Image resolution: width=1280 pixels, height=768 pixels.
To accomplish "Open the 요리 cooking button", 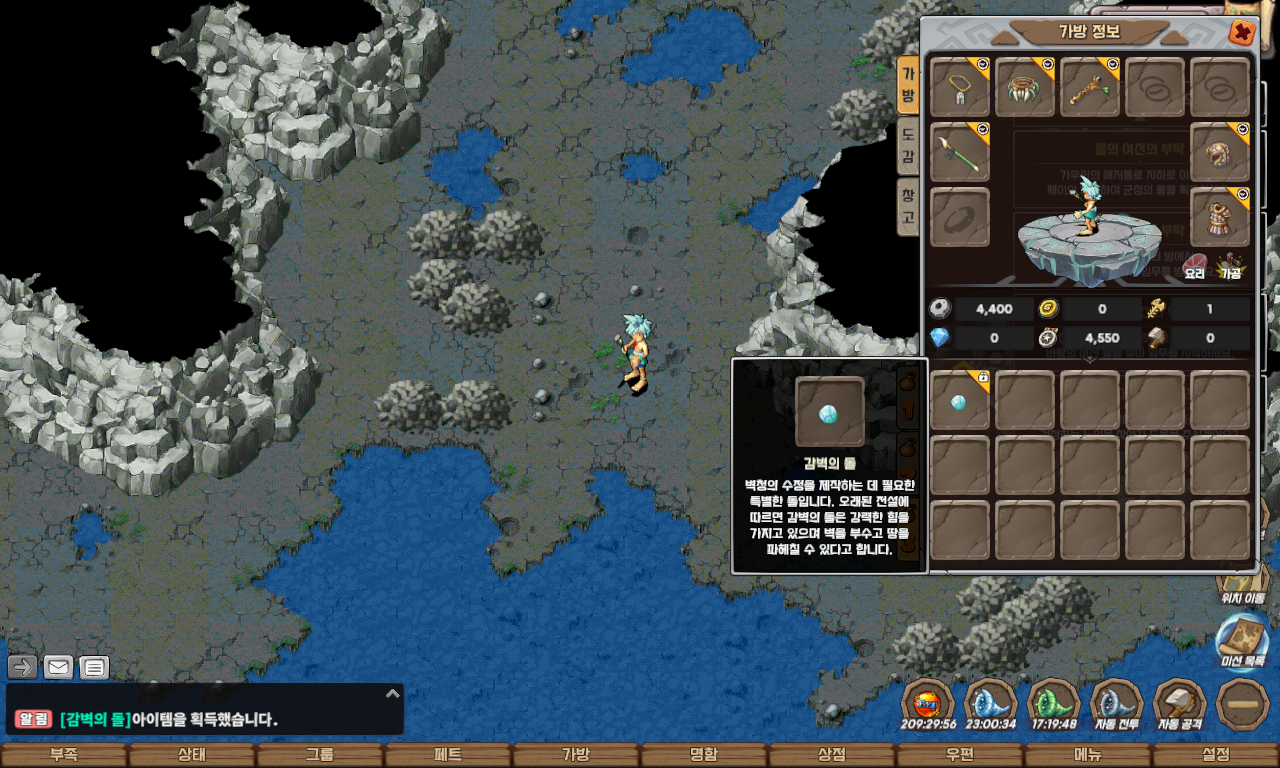I will (1195, 266).
